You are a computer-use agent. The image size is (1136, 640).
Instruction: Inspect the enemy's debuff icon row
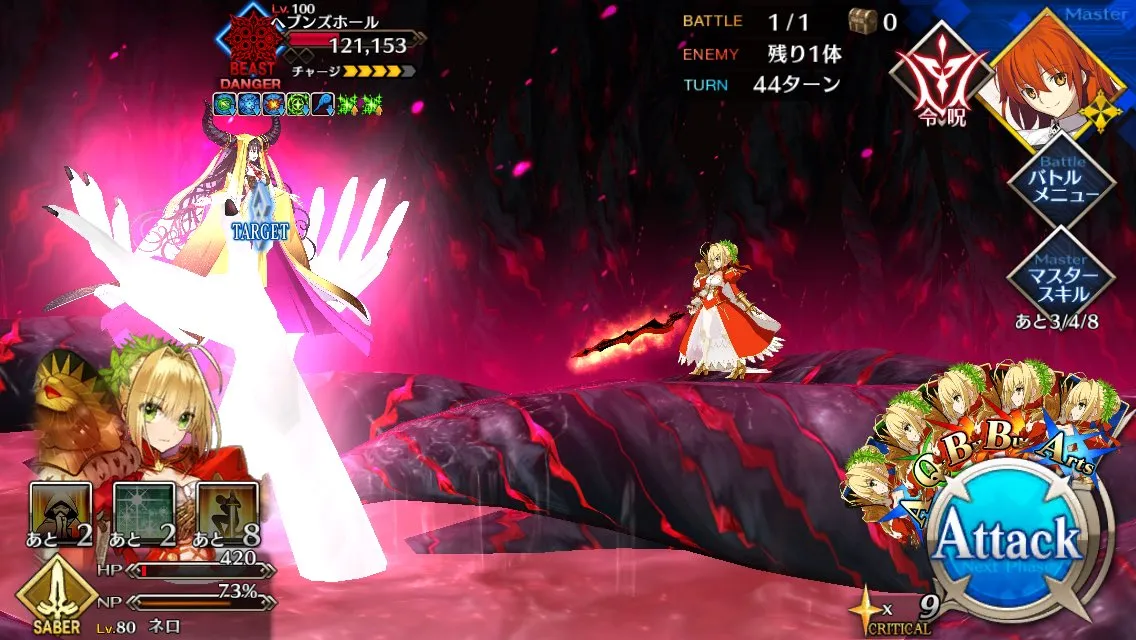click(299, 103)
